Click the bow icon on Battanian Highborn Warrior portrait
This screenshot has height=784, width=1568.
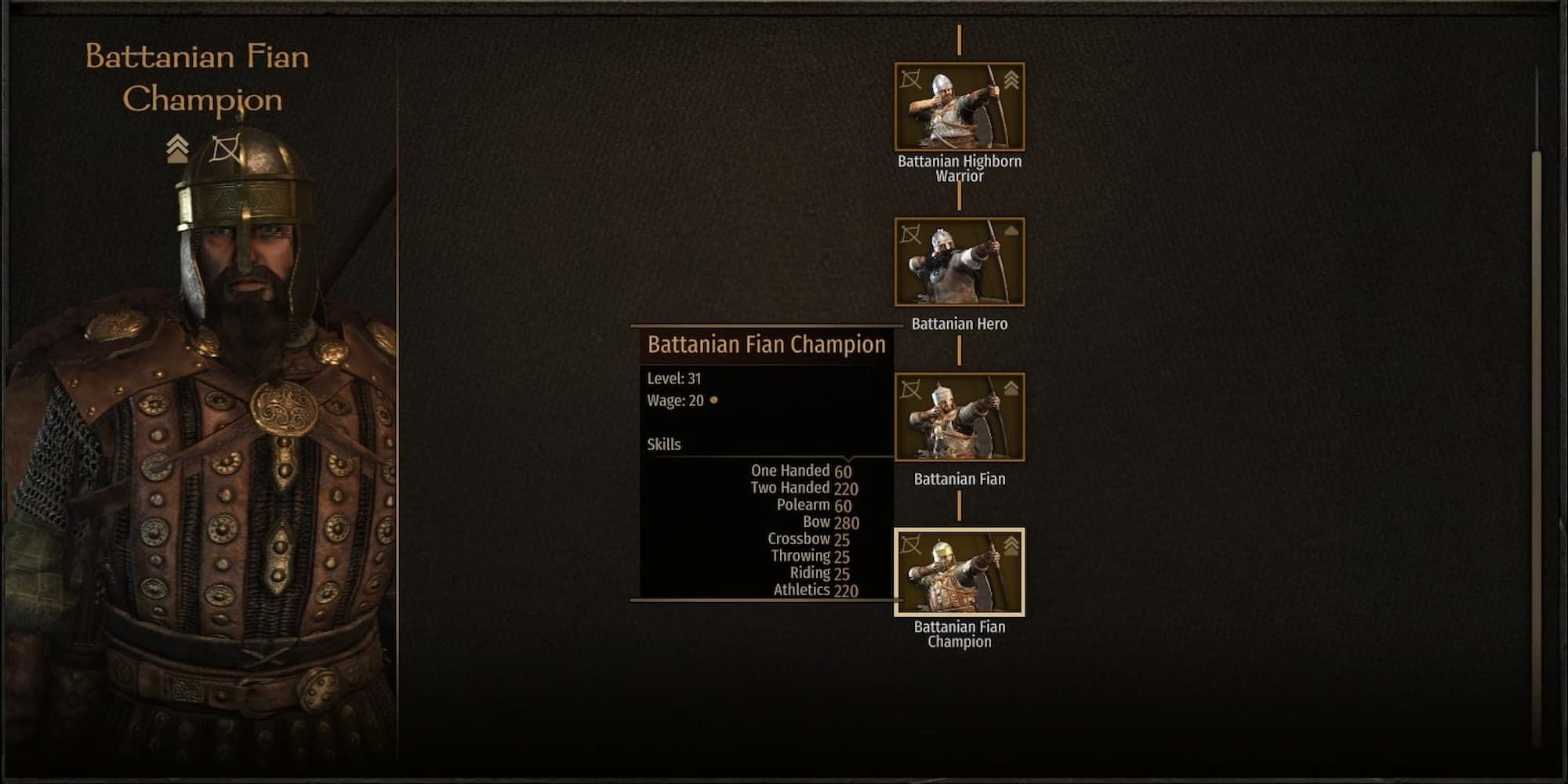click(911, 80)
